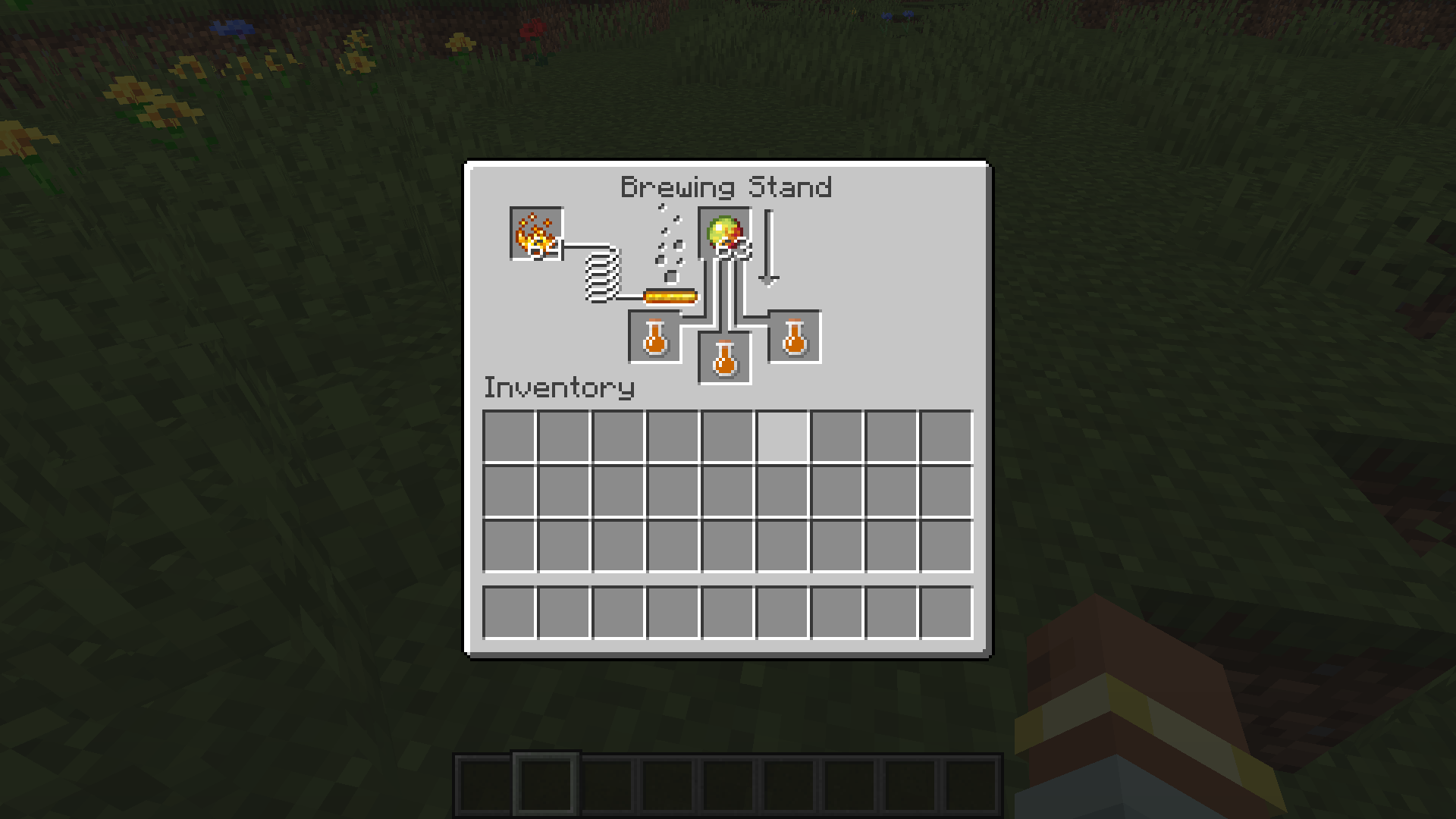Click the yellow fuel gauge bar
This screenshot has width=1456, height=819.
click(670, 294)
